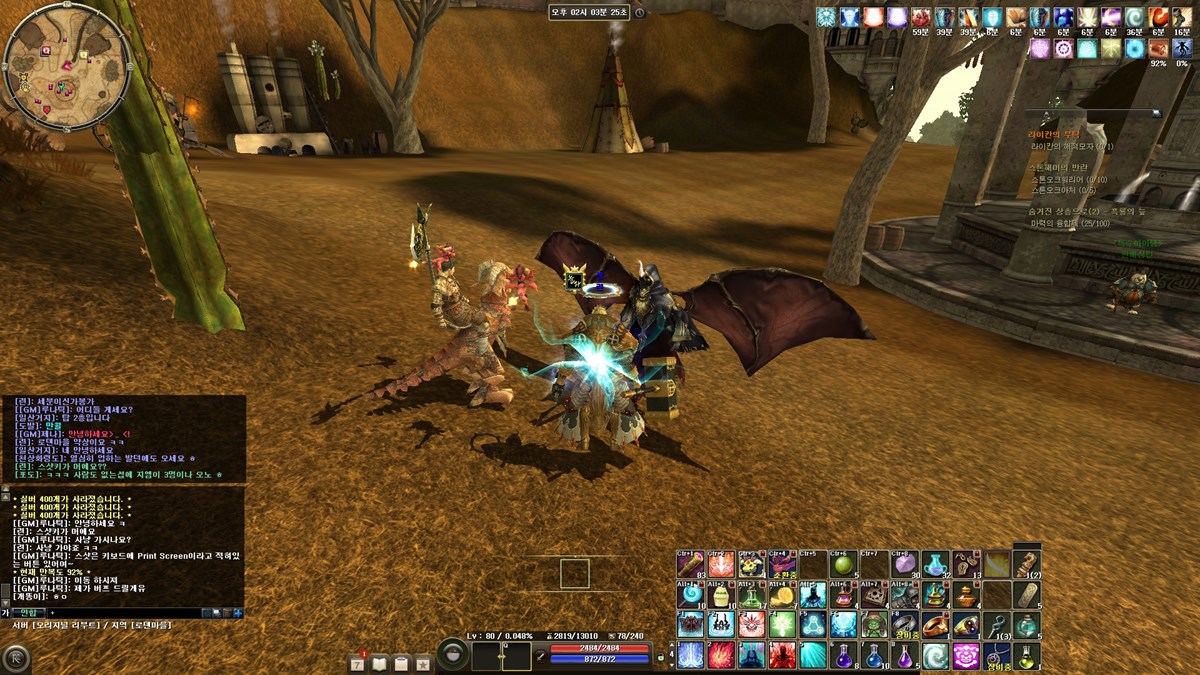Viewport: 1200px width, 675px height.
Task: Use the Ctrl+1 golden scroll item
Action: 690,565
